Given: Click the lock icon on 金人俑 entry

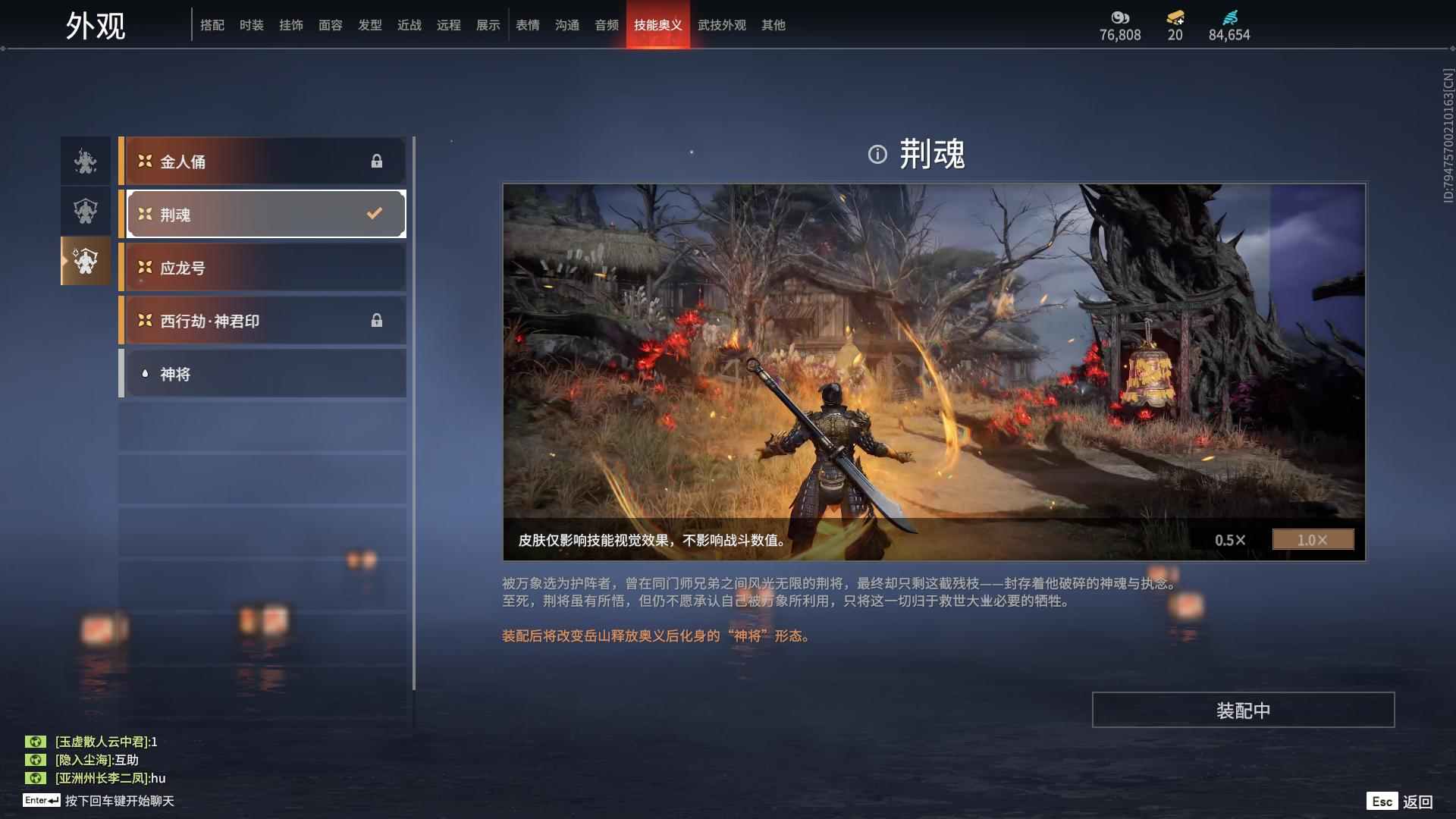Looking at the screenshot, I should [377, 161].
